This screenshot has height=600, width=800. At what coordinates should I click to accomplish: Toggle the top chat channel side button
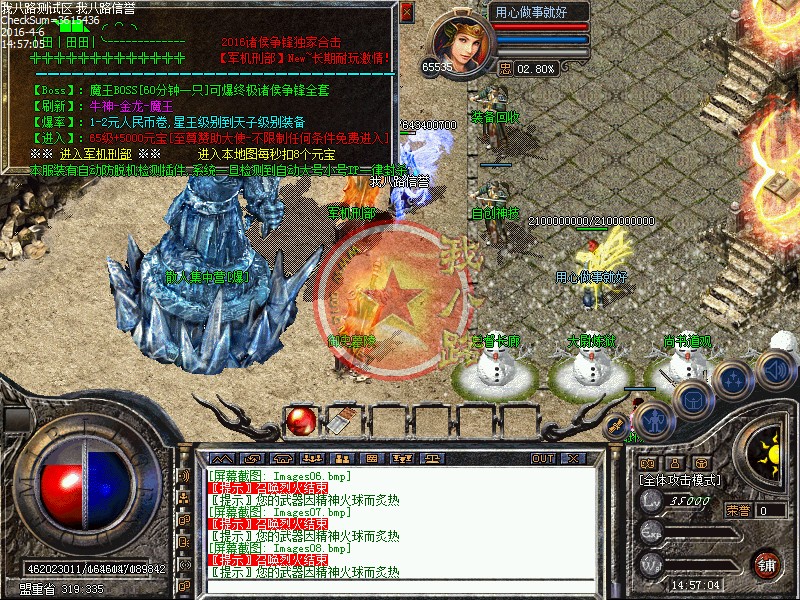tap(184, 475)
